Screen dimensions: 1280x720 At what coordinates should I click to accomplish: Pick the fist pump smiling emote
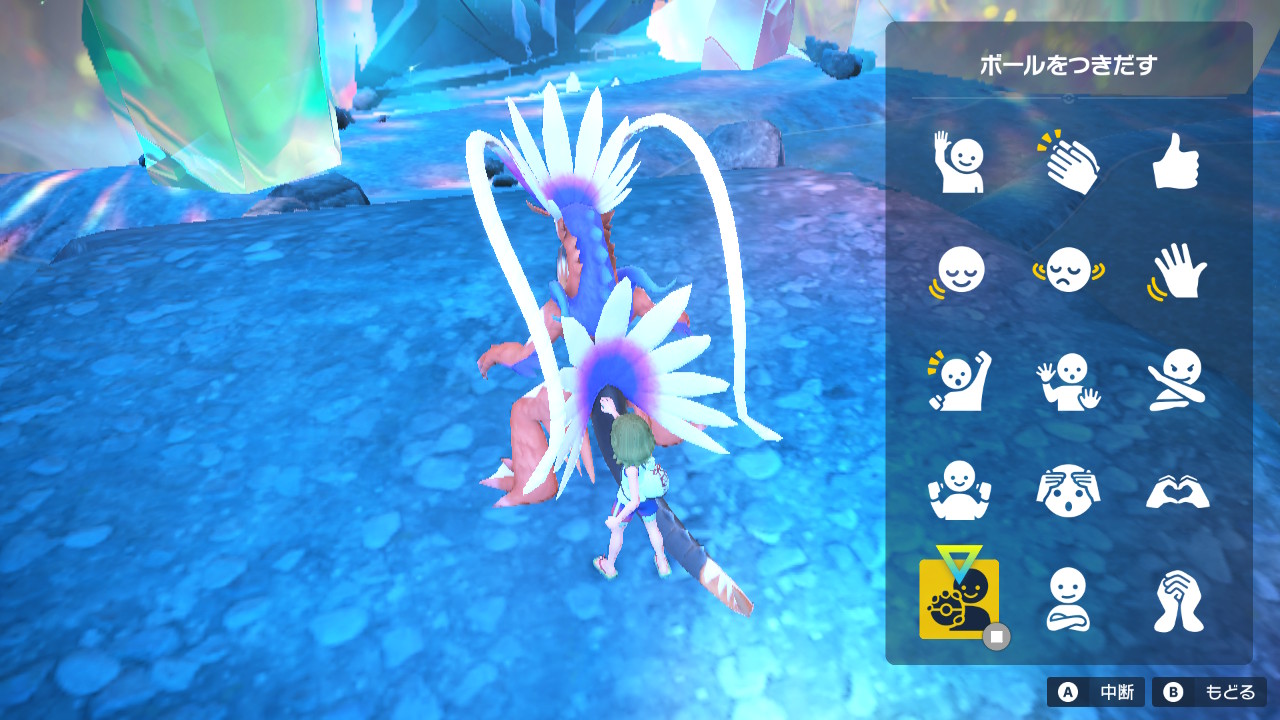pyautogui.click(x=959, y=490)
